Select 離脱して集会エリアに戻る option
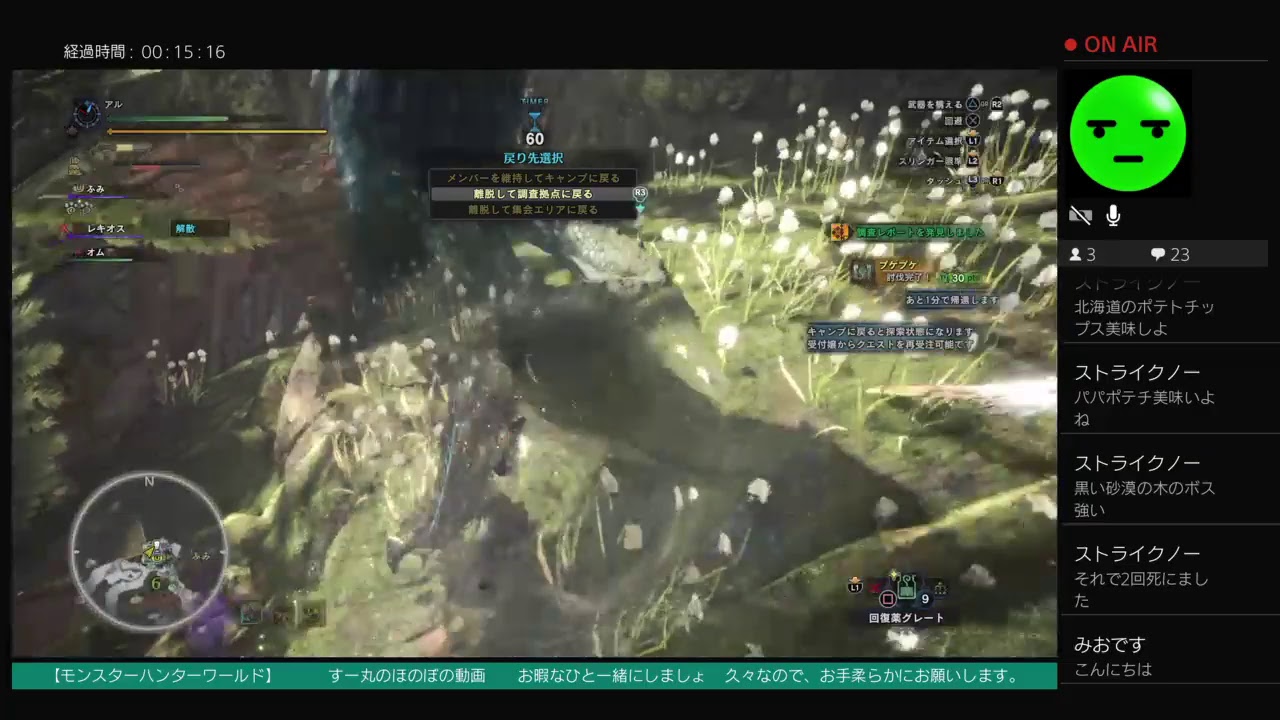Image resolution: width=1280 pixels, height=720 pixels. 534,210
